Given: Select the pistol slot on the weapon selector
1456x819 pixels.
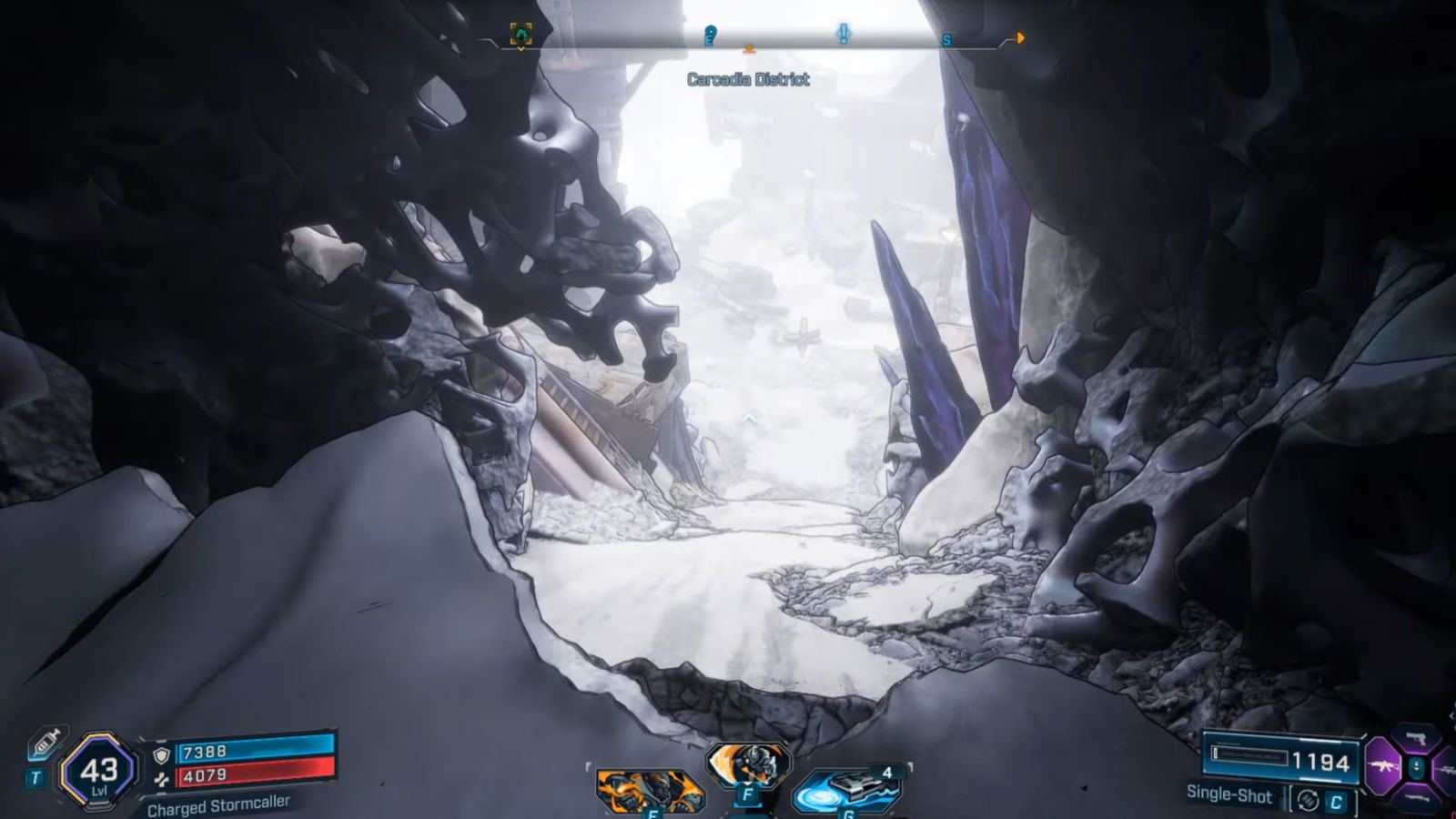Looking at the screenshot, I should point(1417,740).
